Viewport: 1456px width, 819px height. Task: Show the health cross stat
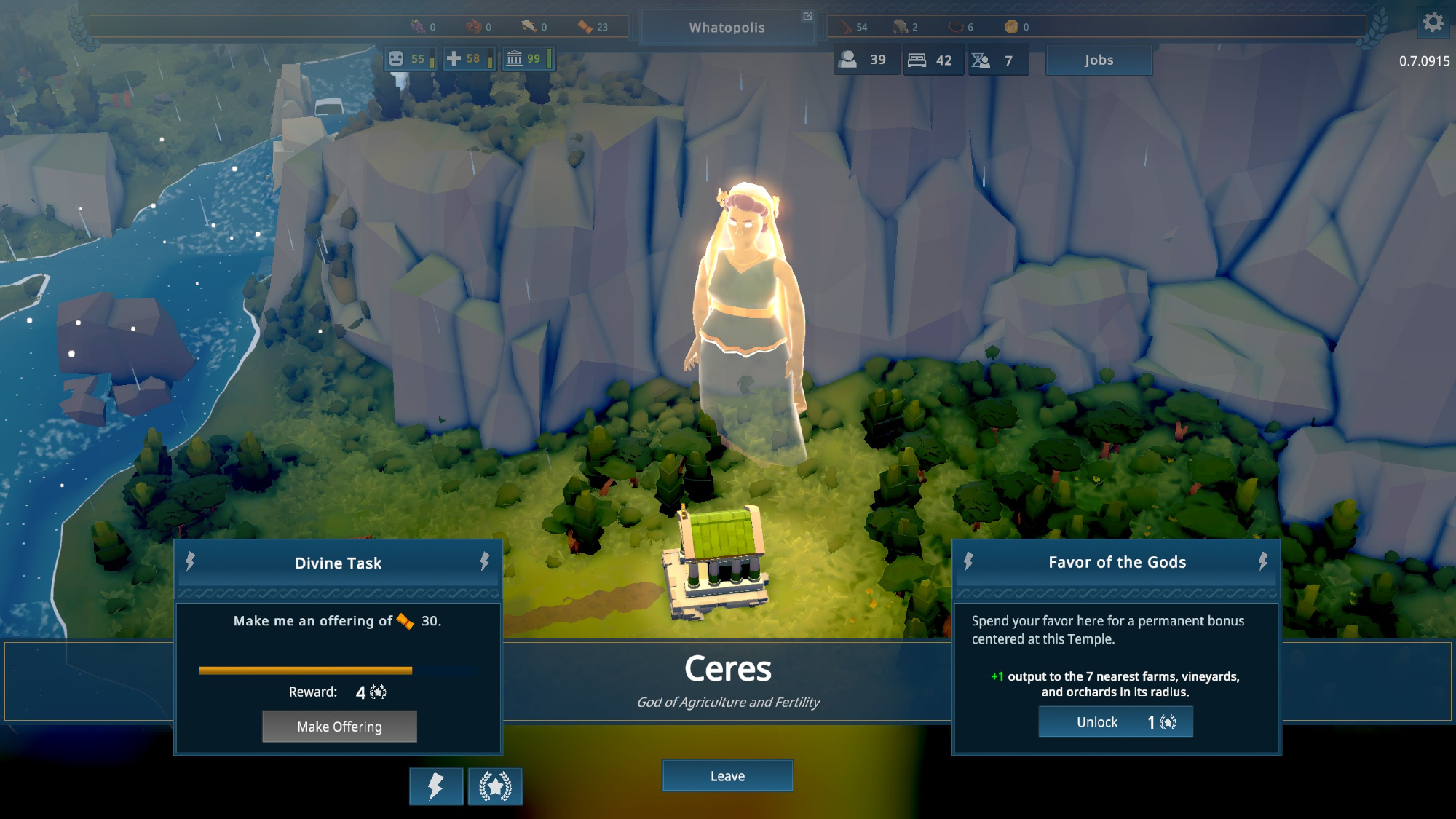pyautogui.click(x=464, y=59)
